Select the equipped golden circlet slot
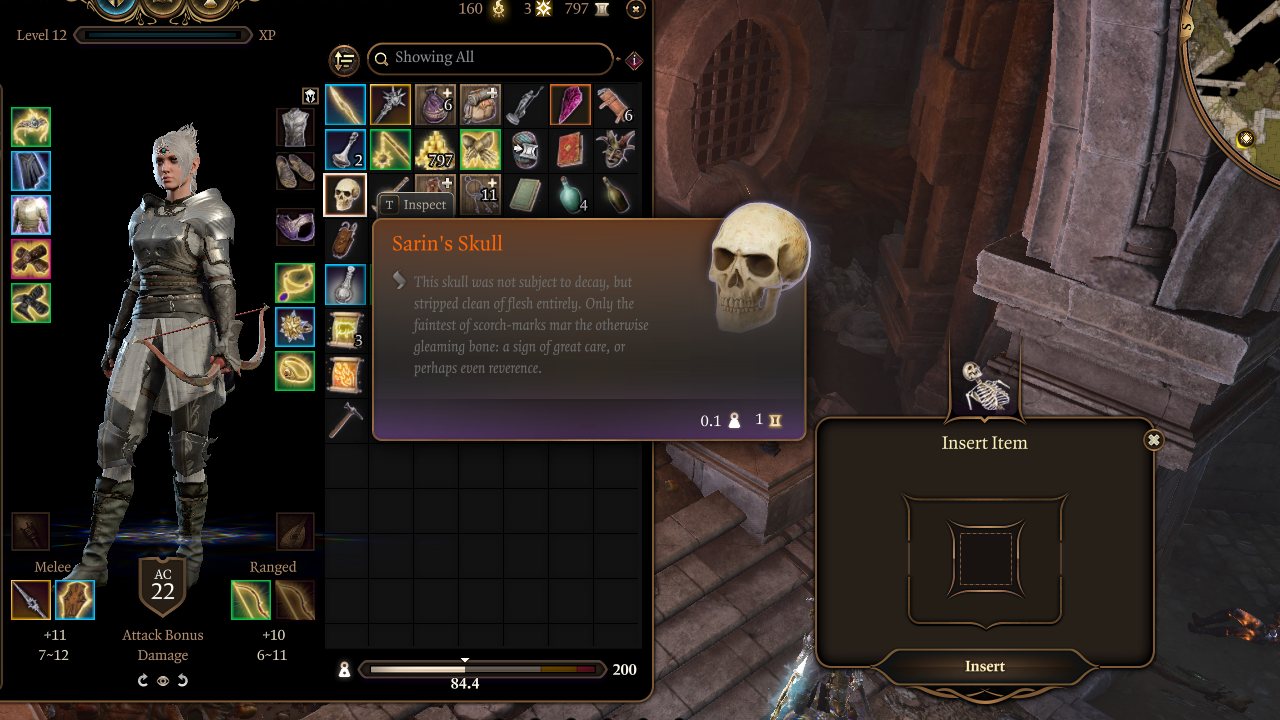 pyautogui.click(x=31, y=129)
